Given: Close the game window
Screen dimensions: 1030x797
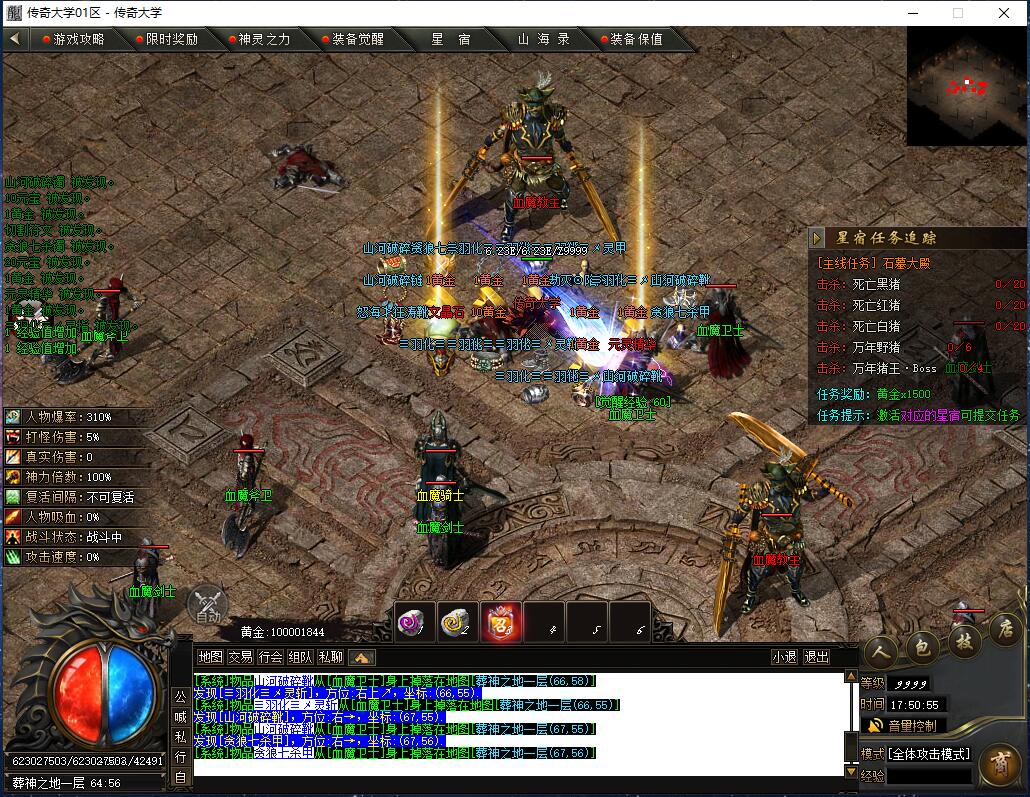Looking at the screenshot, I should point(1004,13).
